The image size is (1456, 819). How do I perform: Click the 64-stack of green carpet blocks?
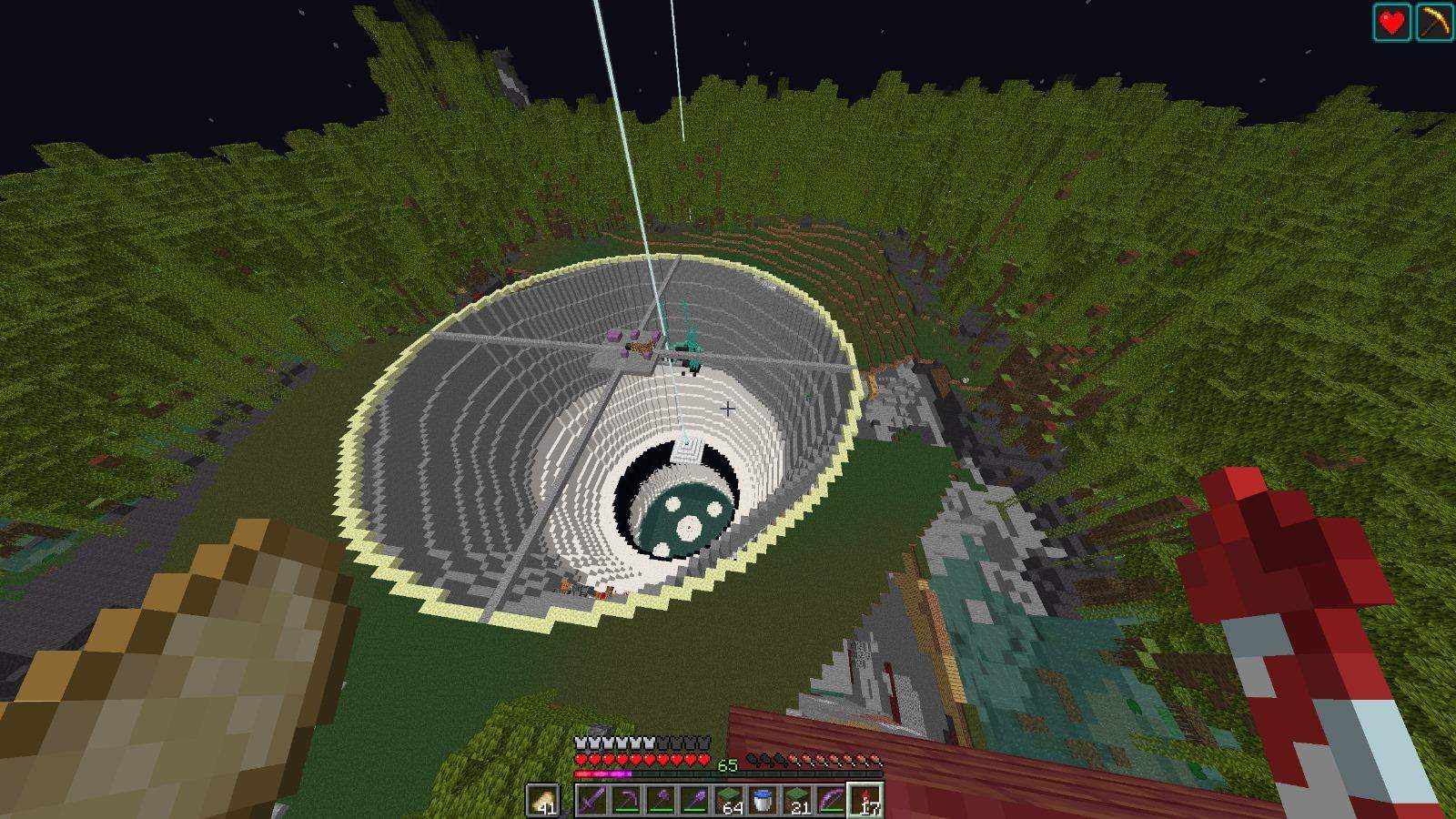click(729, 799)
